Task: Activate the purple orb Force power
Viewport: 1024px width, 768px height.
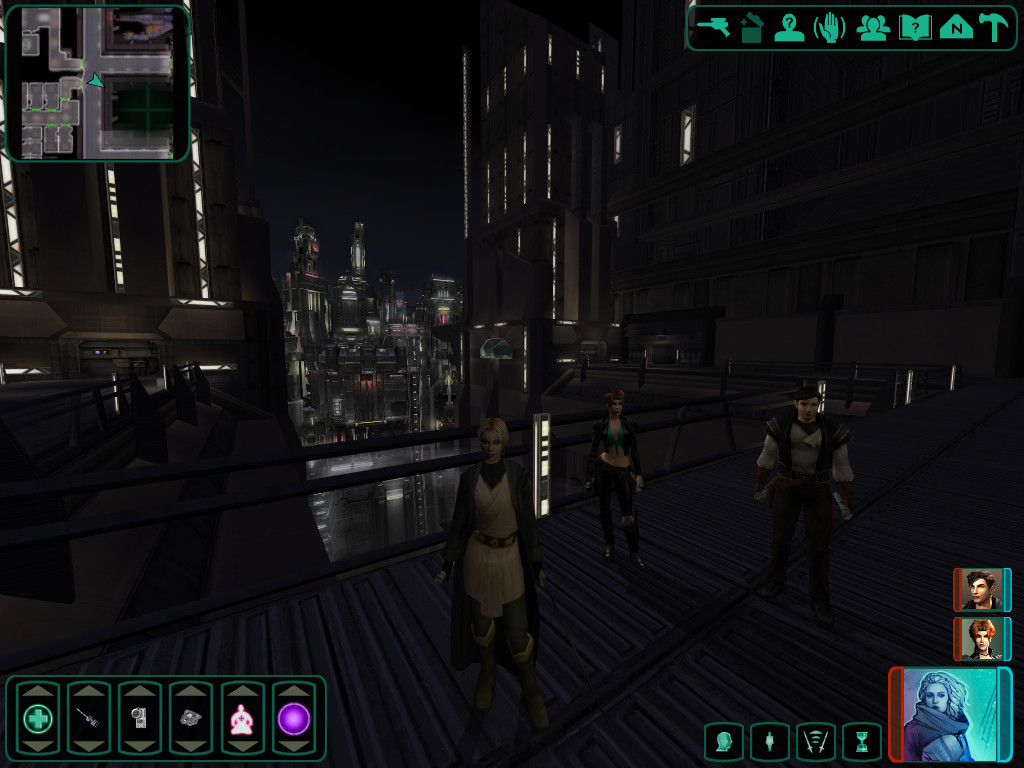Action: pos(293,718)
